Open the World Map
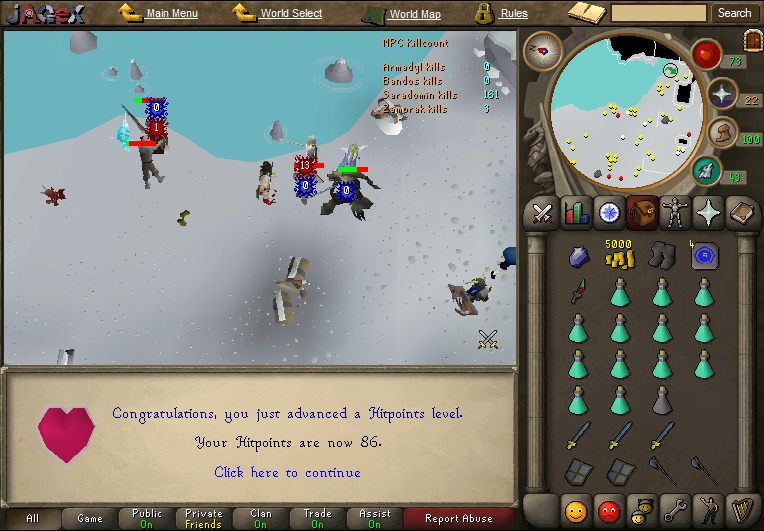The image size is (764, 531). [414, 14]
